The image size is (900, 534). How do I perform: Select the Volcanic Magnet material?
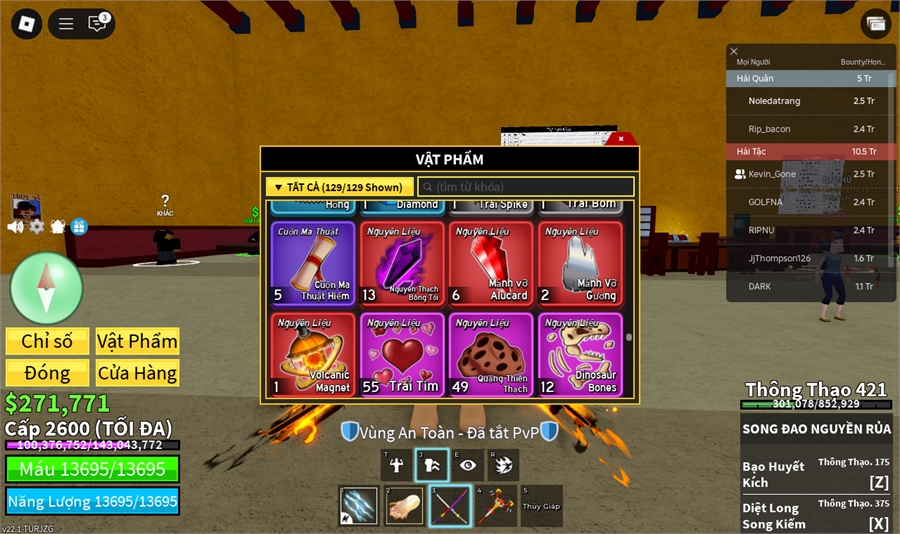tap(313, 354)
